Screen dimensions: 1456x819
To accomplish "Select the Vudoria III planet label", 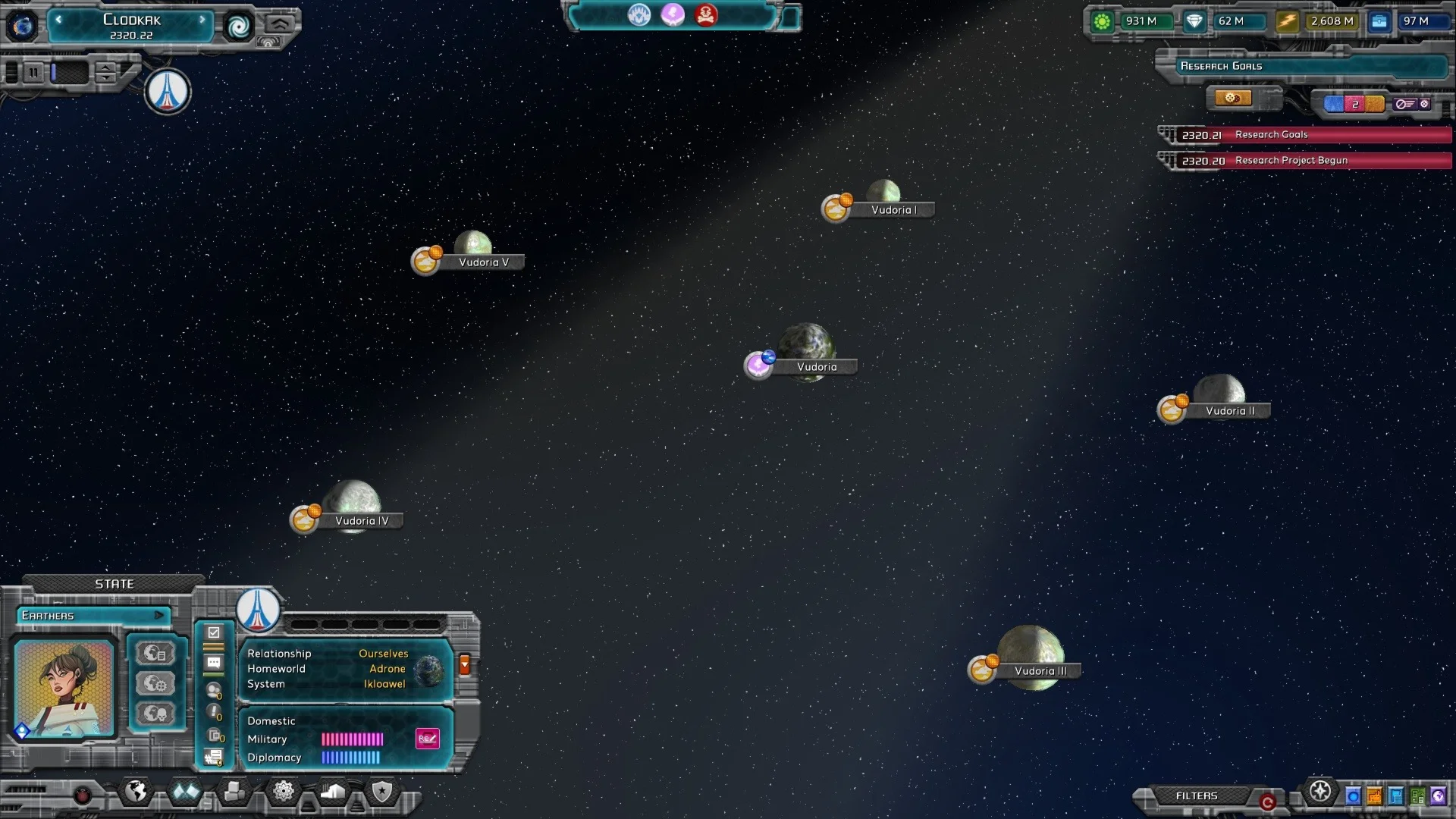I will pyautogui.click(x=1040, y=671).
